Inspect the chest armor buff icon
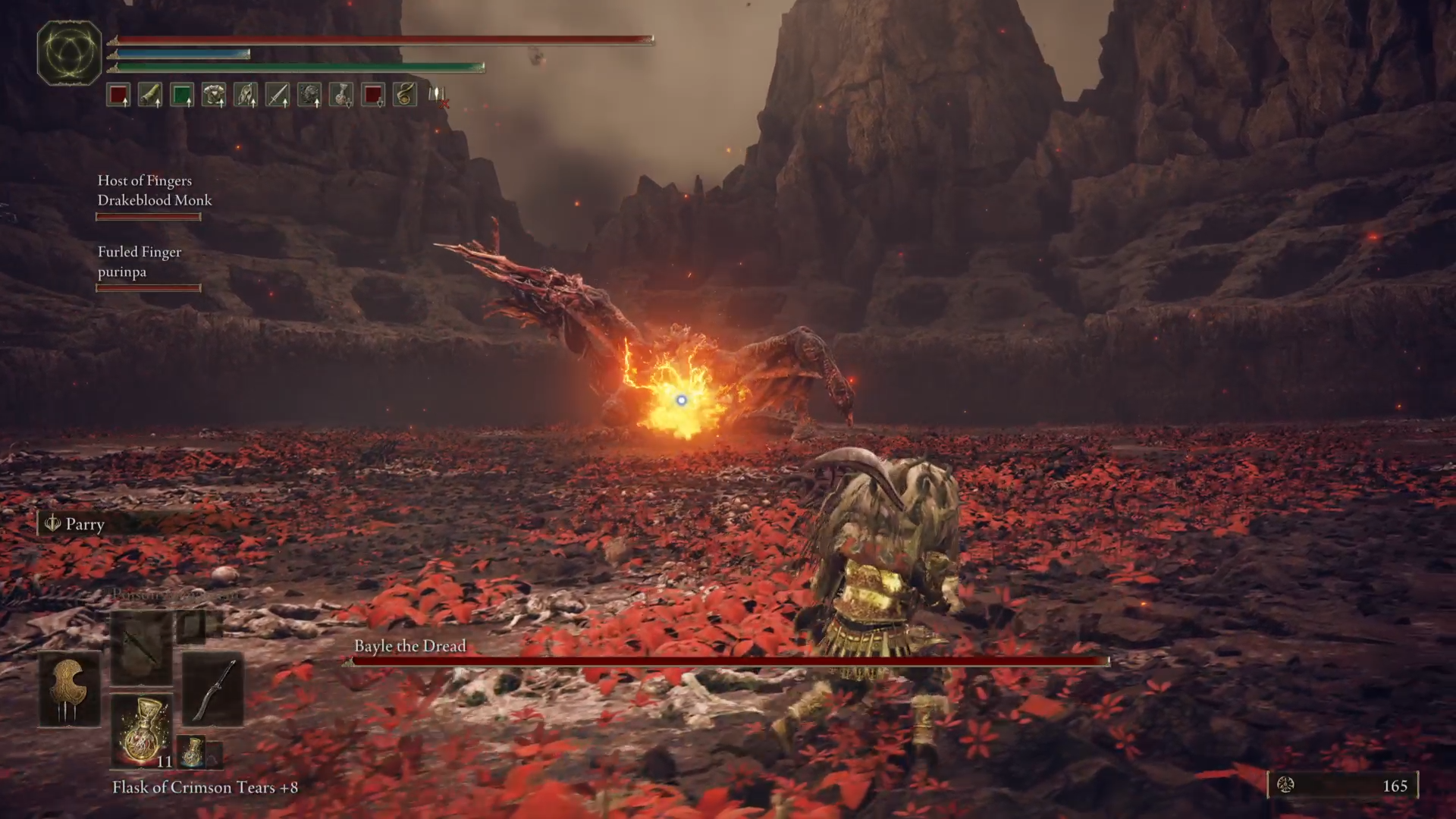Image resolution: width=1456 pixels, height=819 pixels. (x=214, y=95)
